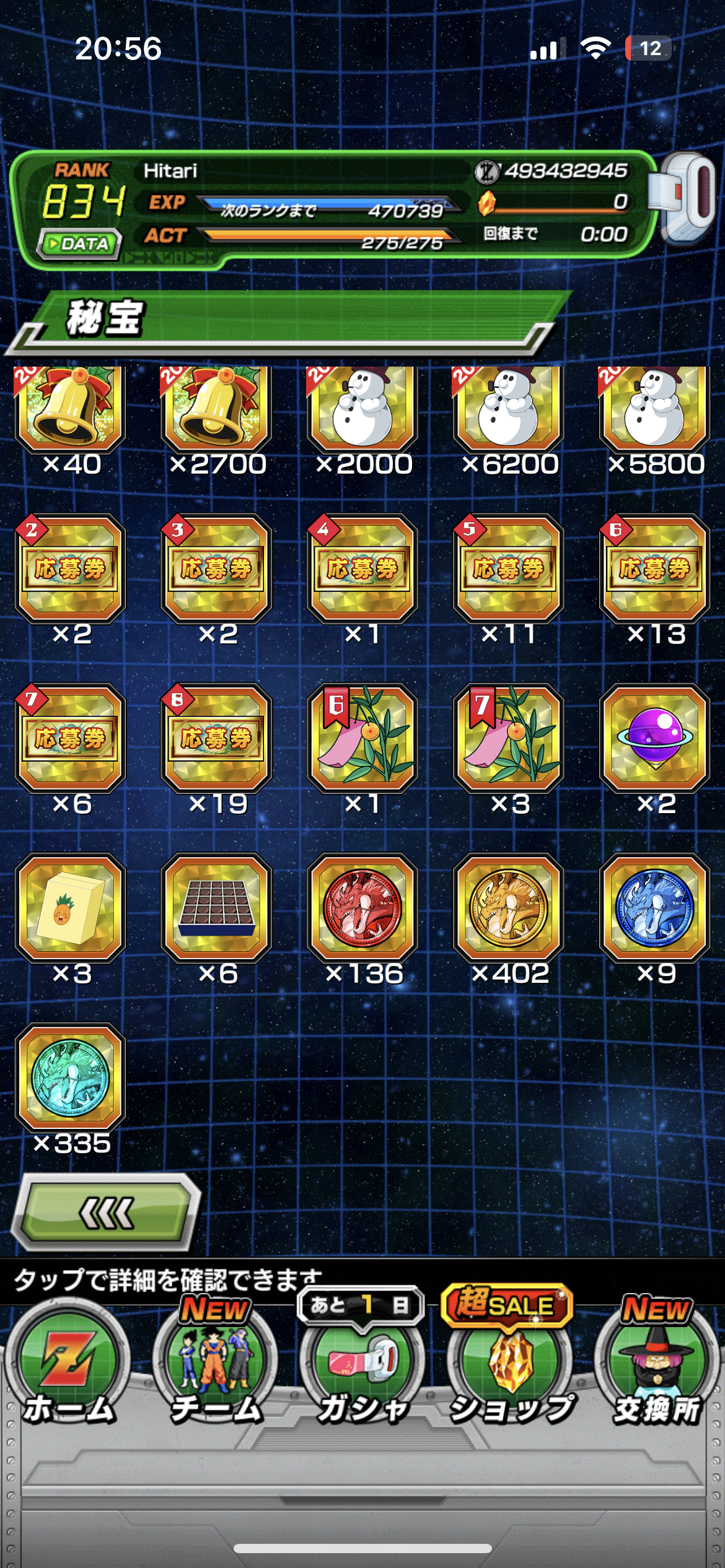
Task: Select the red dragon coin
Action: (x=363, y=908)
